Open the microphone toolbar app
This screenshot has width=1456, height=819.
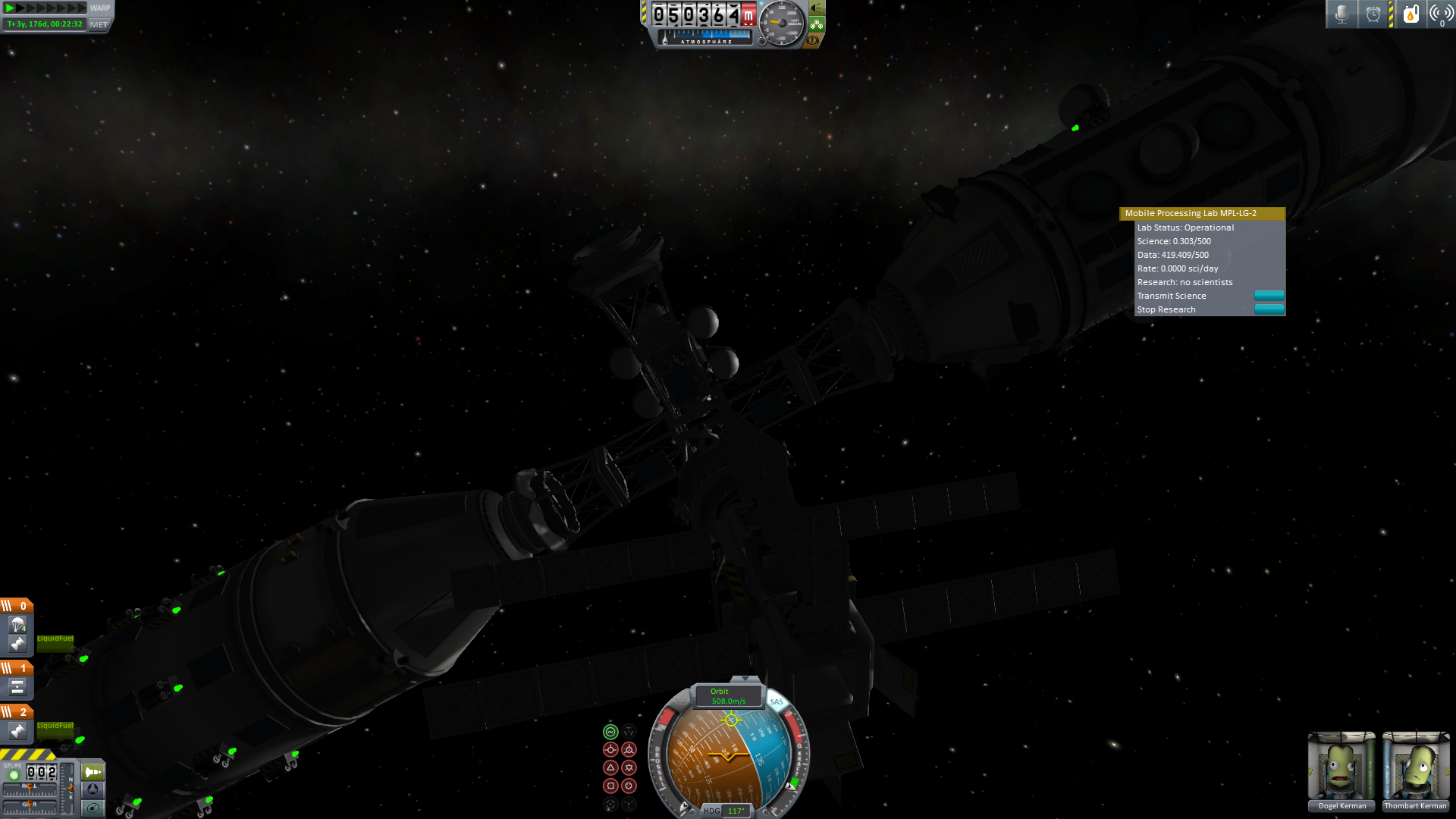(x=1341, y=14)
